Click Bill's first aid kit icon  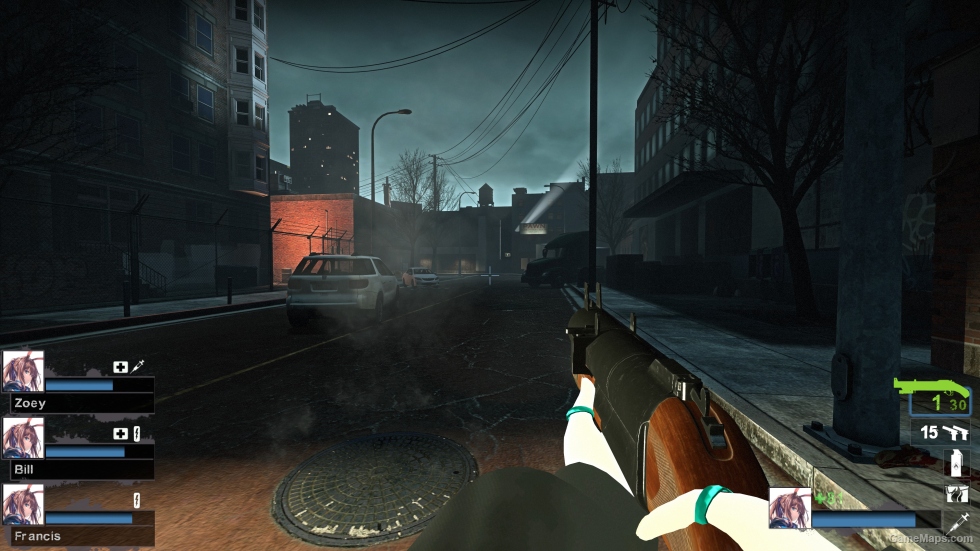point(121,433)
